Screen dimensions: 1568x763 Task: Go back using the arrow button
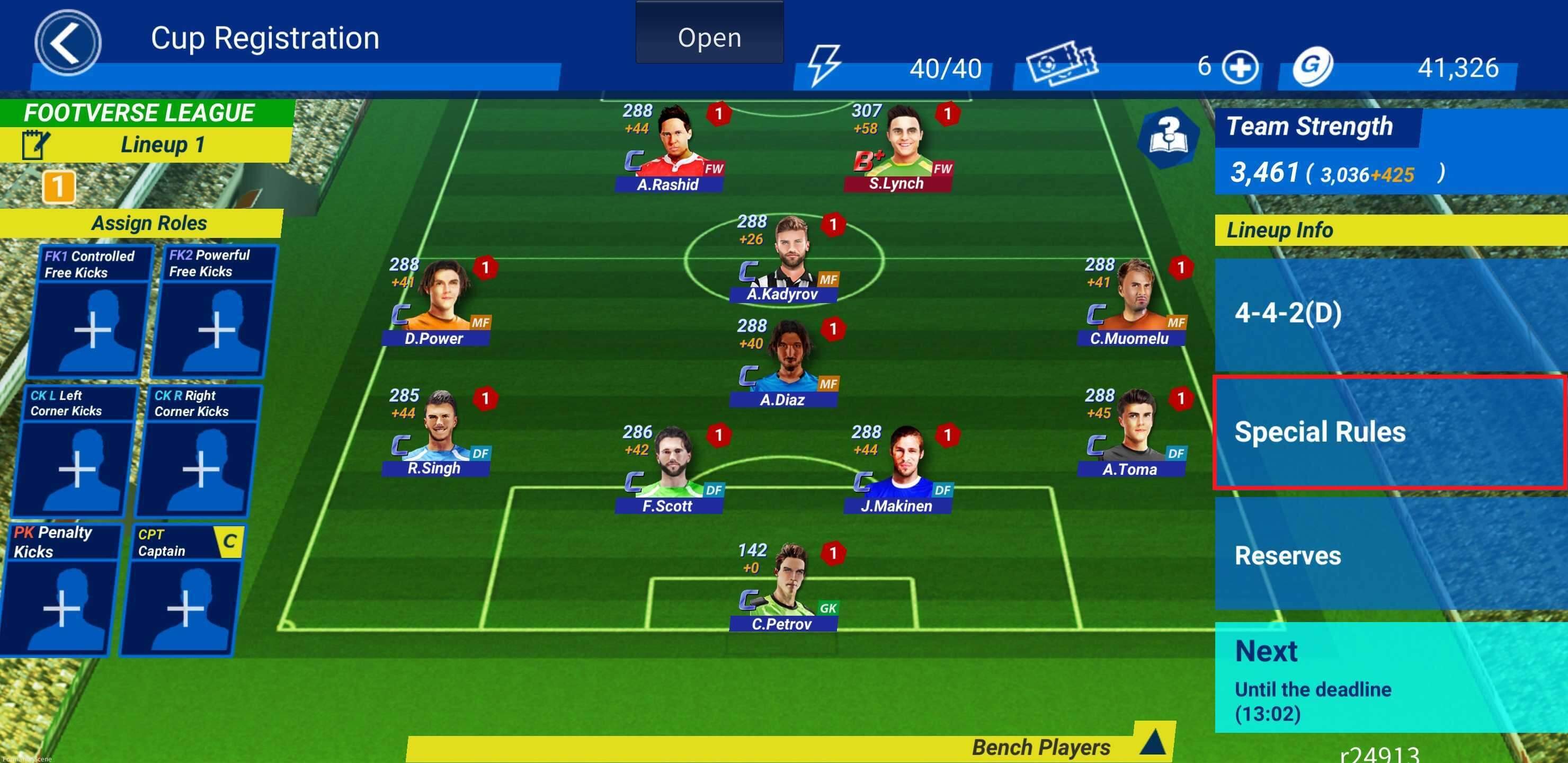(67, 42)
